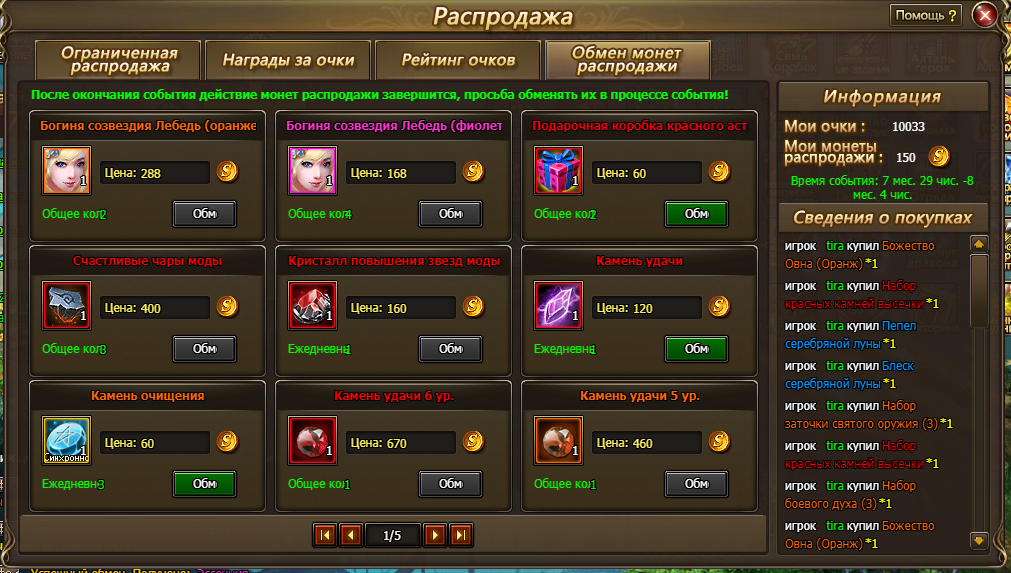Select the Обмен монет распродажи tab
Image resolution: width=1011 pixels, height=573 pixels.
point(627,60)
